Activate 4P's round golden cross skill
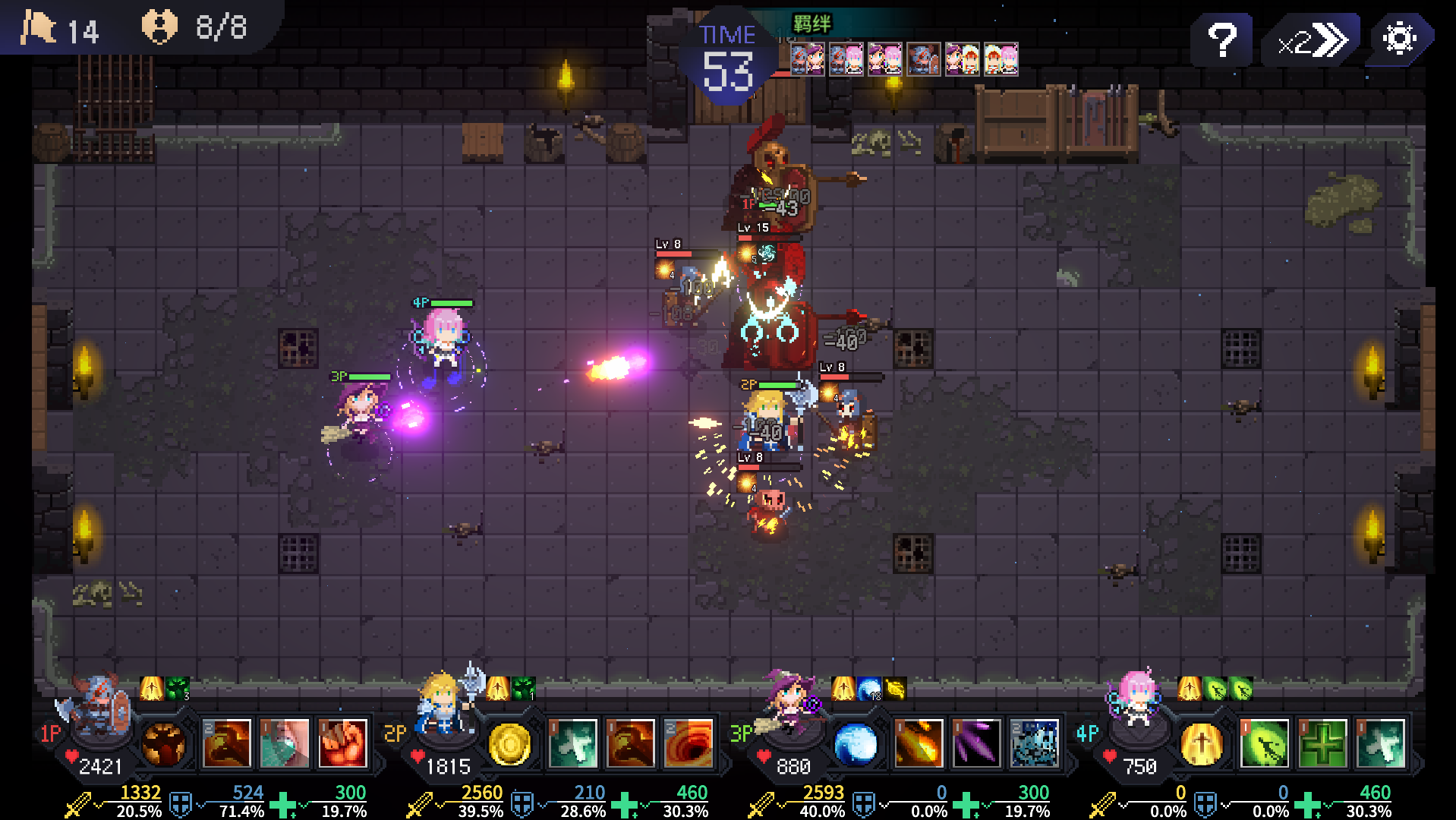1456x820 pixels. pyautogui.click(x=1201, y=743)
